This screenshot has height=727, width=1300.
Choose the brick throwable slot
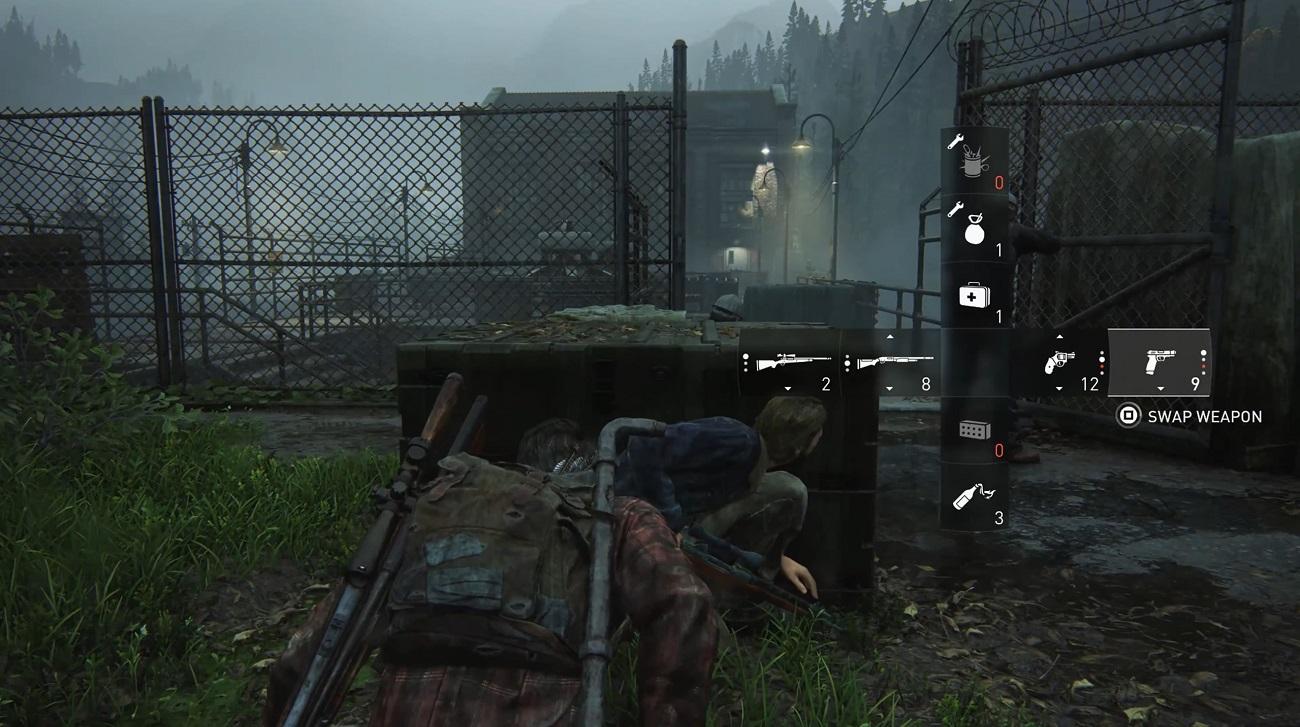(975, 431)
